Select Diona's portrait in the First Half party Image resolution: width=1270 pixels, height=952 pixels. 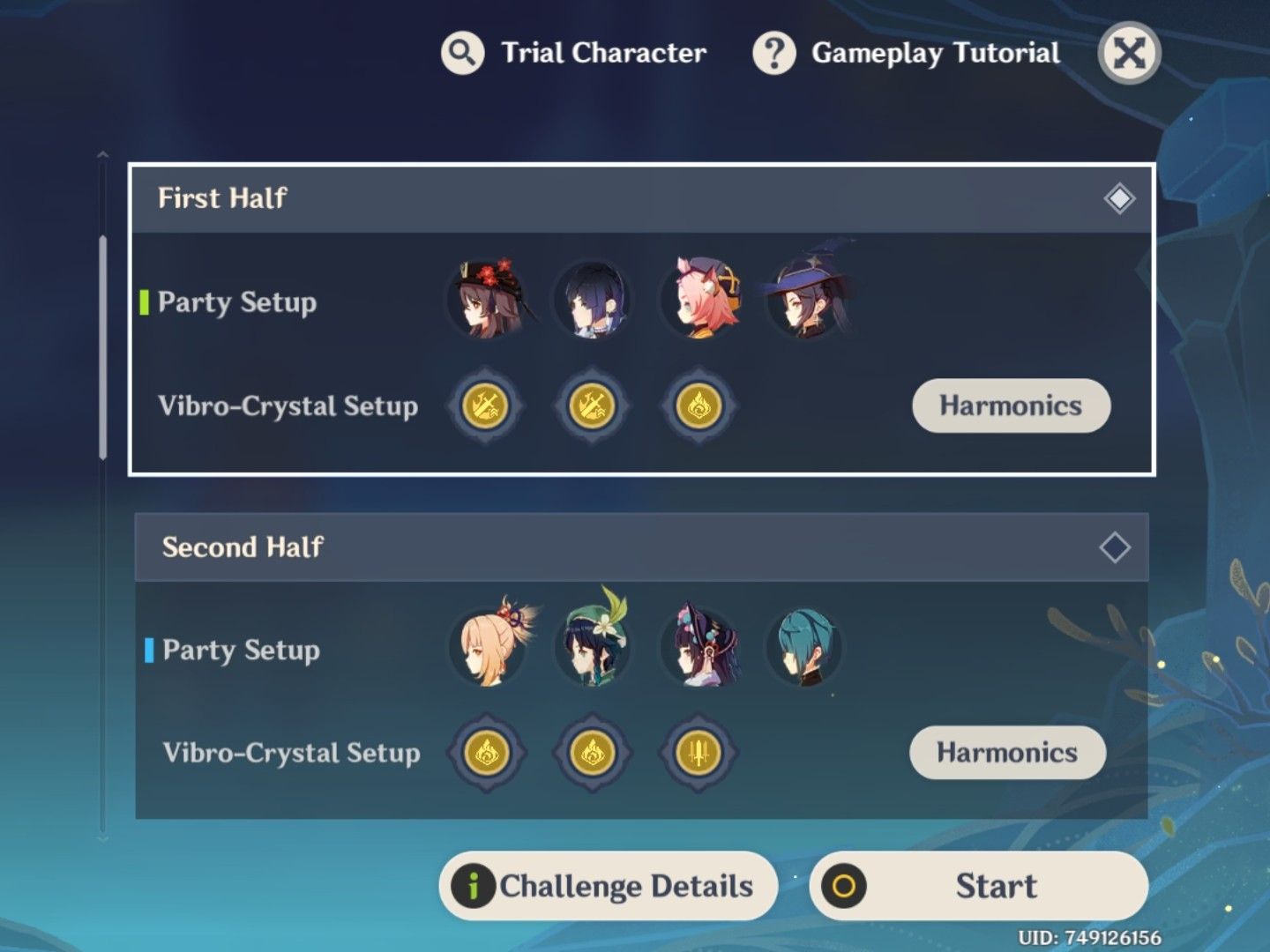coord(698,301)
